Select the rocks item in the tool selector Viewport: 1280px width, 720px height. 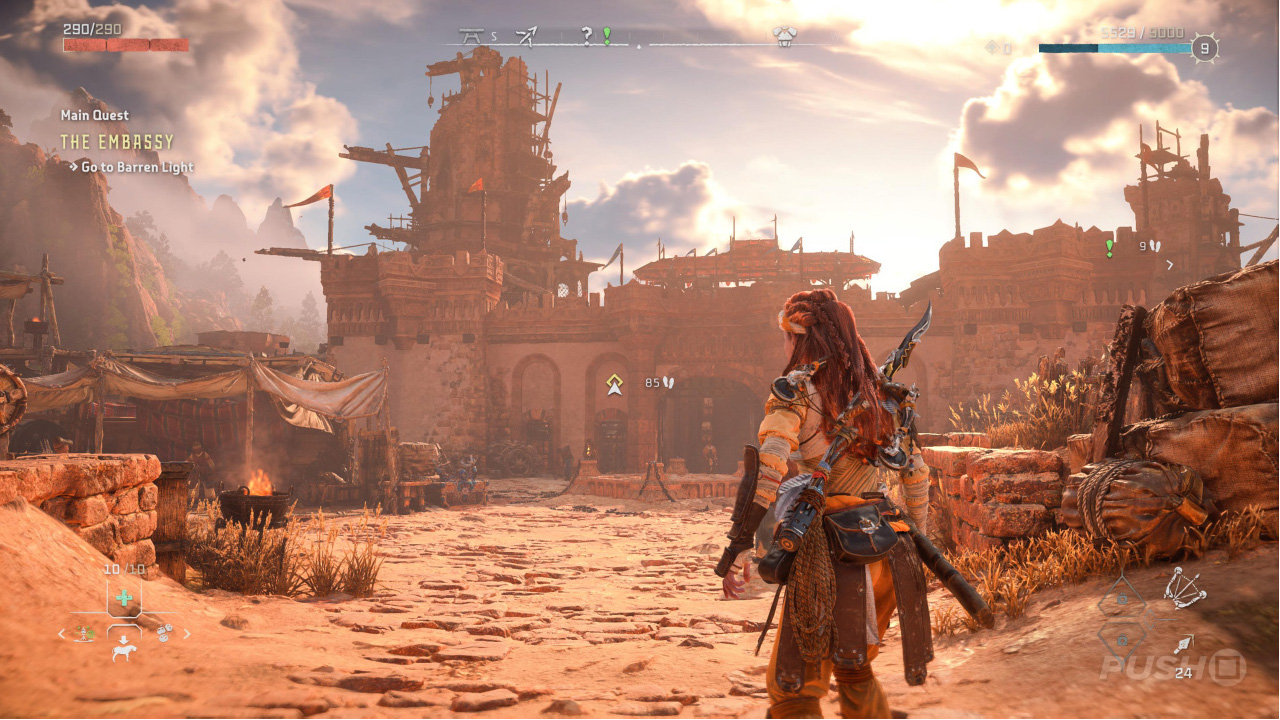coord(163,632)
